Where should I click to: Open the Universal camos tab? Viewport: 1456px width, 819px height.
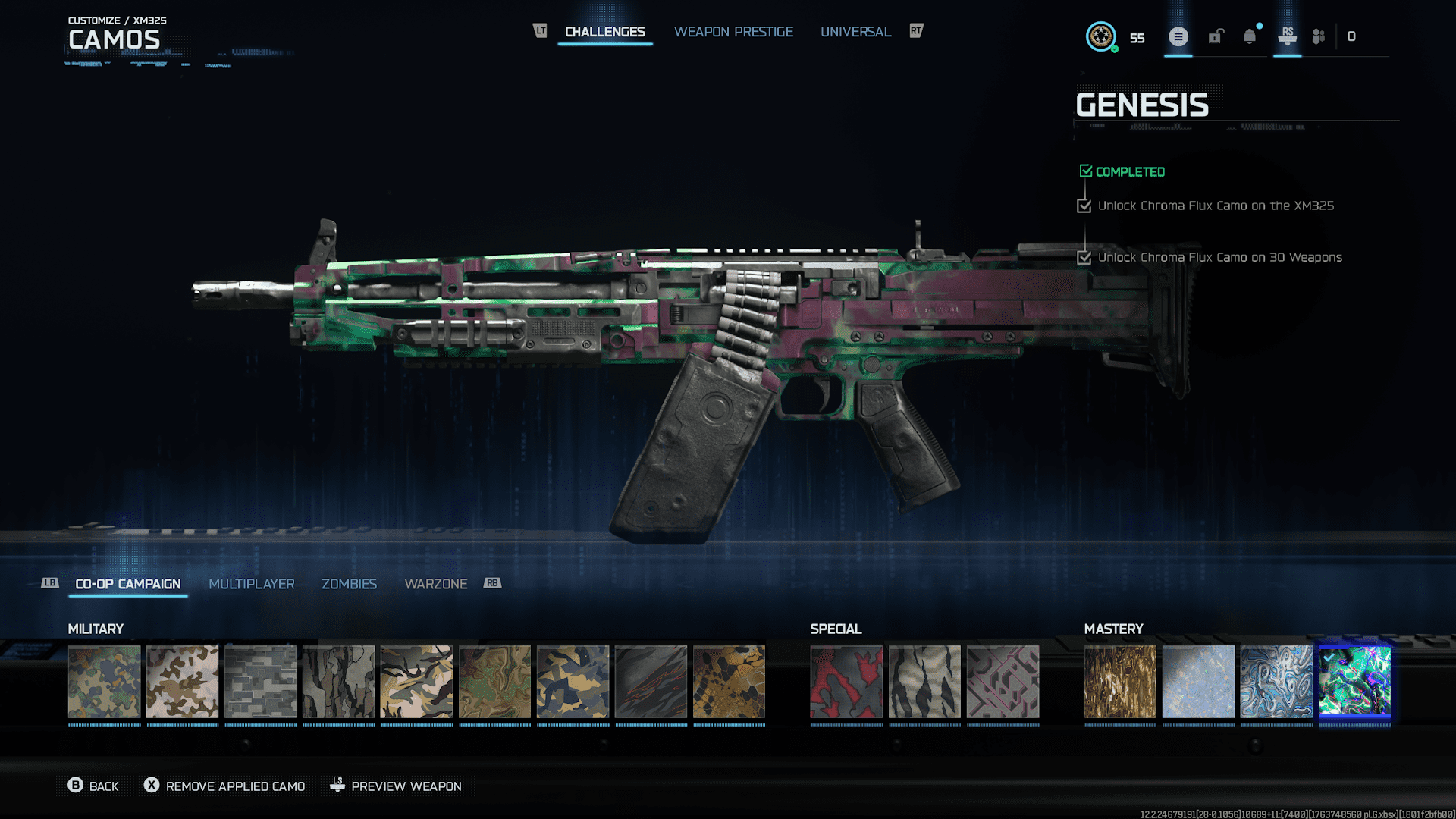pyautogui.click(x=855, y=32)
